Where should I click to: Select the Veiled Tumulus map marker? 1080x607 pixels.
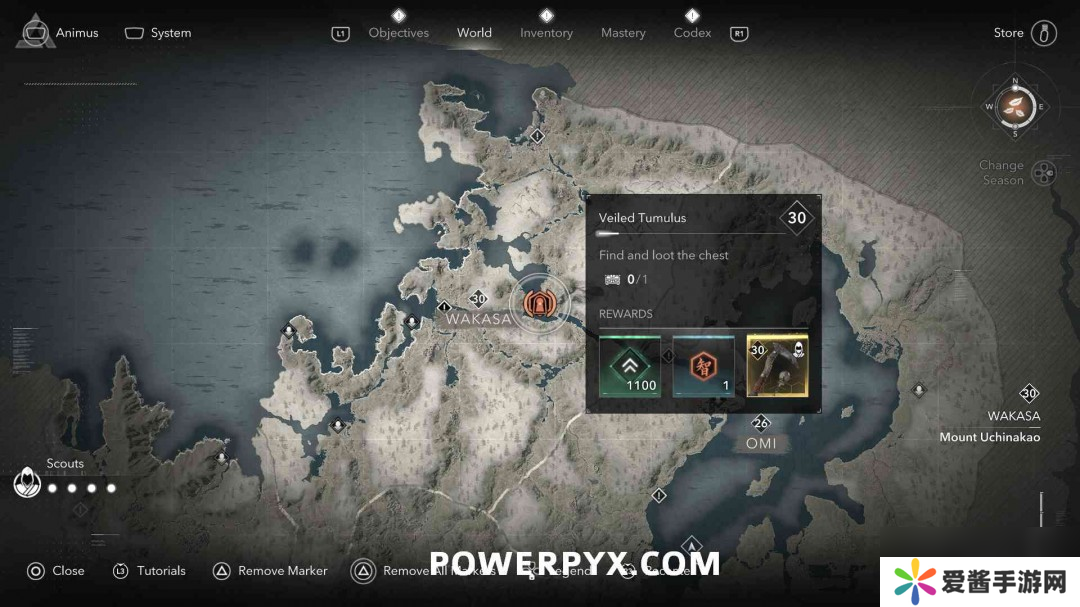tap(538, 303)
